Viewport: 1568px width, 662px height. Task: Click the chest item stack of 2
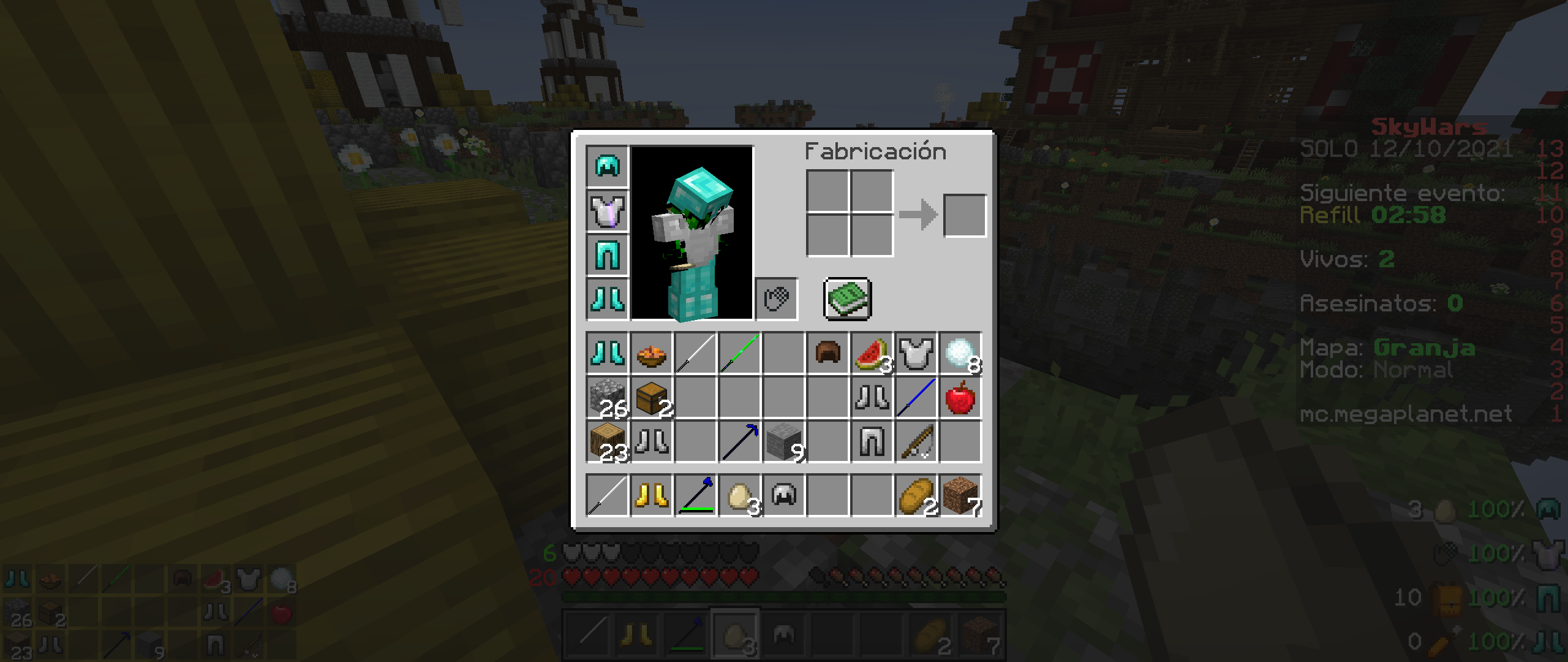tap(651, 397)
